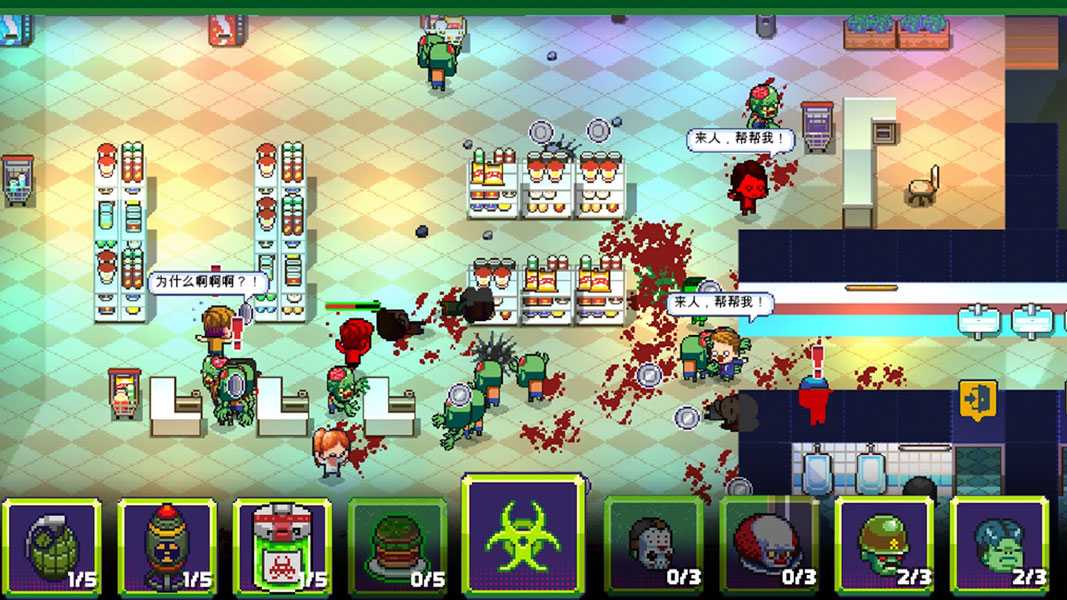Select the burger bait slot
This screenshot has height=600, width=1067.
tap(398, 546)
